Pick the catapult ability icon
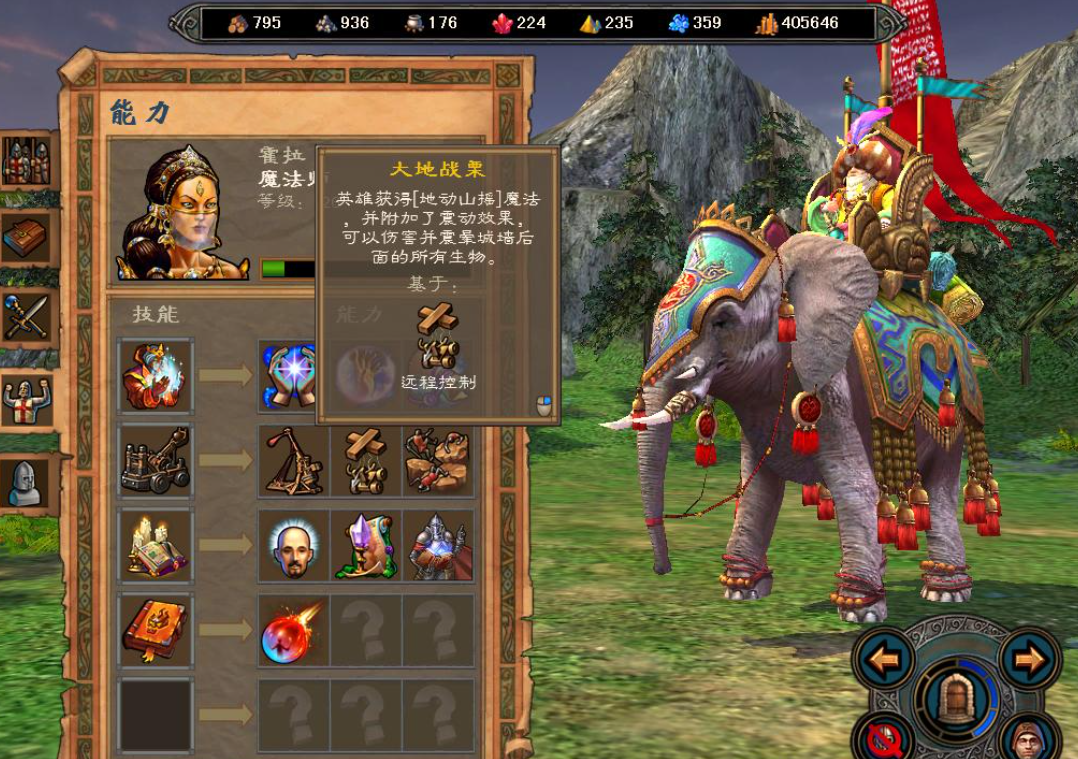The image size is (1078, 759). (294, 461)
